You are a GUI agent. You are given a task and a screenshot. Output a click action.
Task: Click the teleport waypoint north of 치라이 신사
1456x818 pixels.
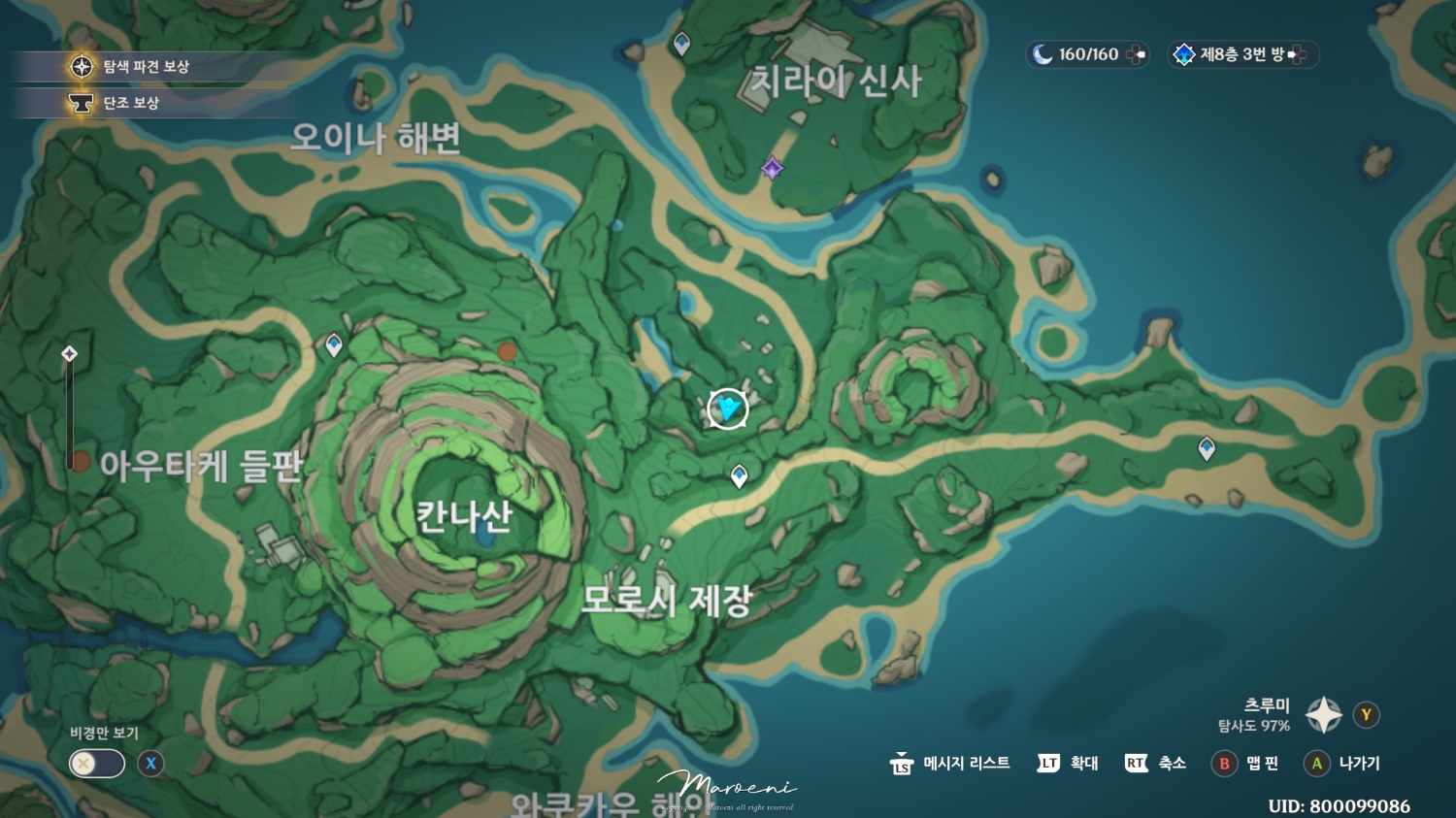pyautogui.click(x=682, y=42)
